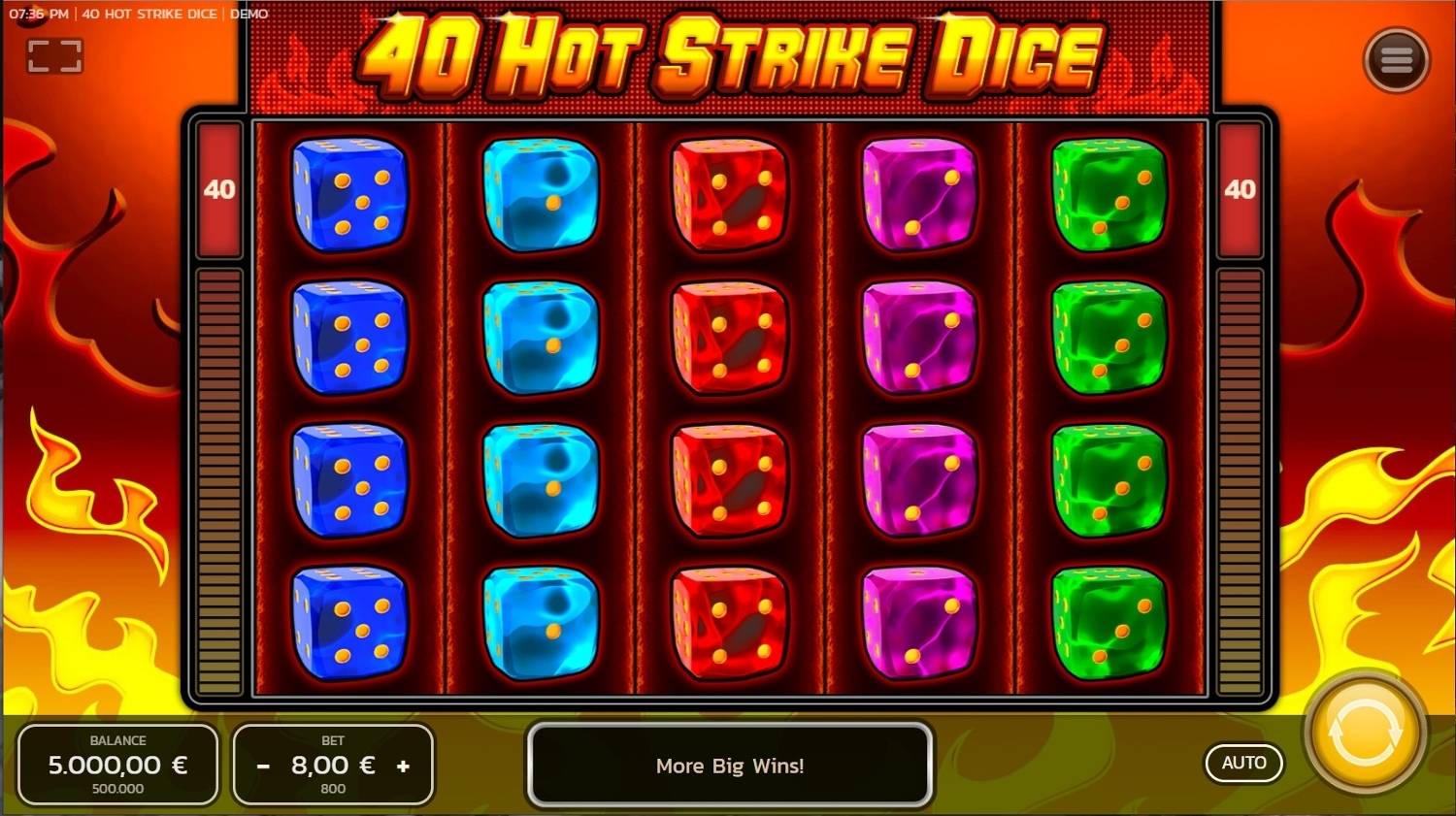
Task: Click the BALANCE display showing 5.000,00 €
Action: tap(117, 766)
